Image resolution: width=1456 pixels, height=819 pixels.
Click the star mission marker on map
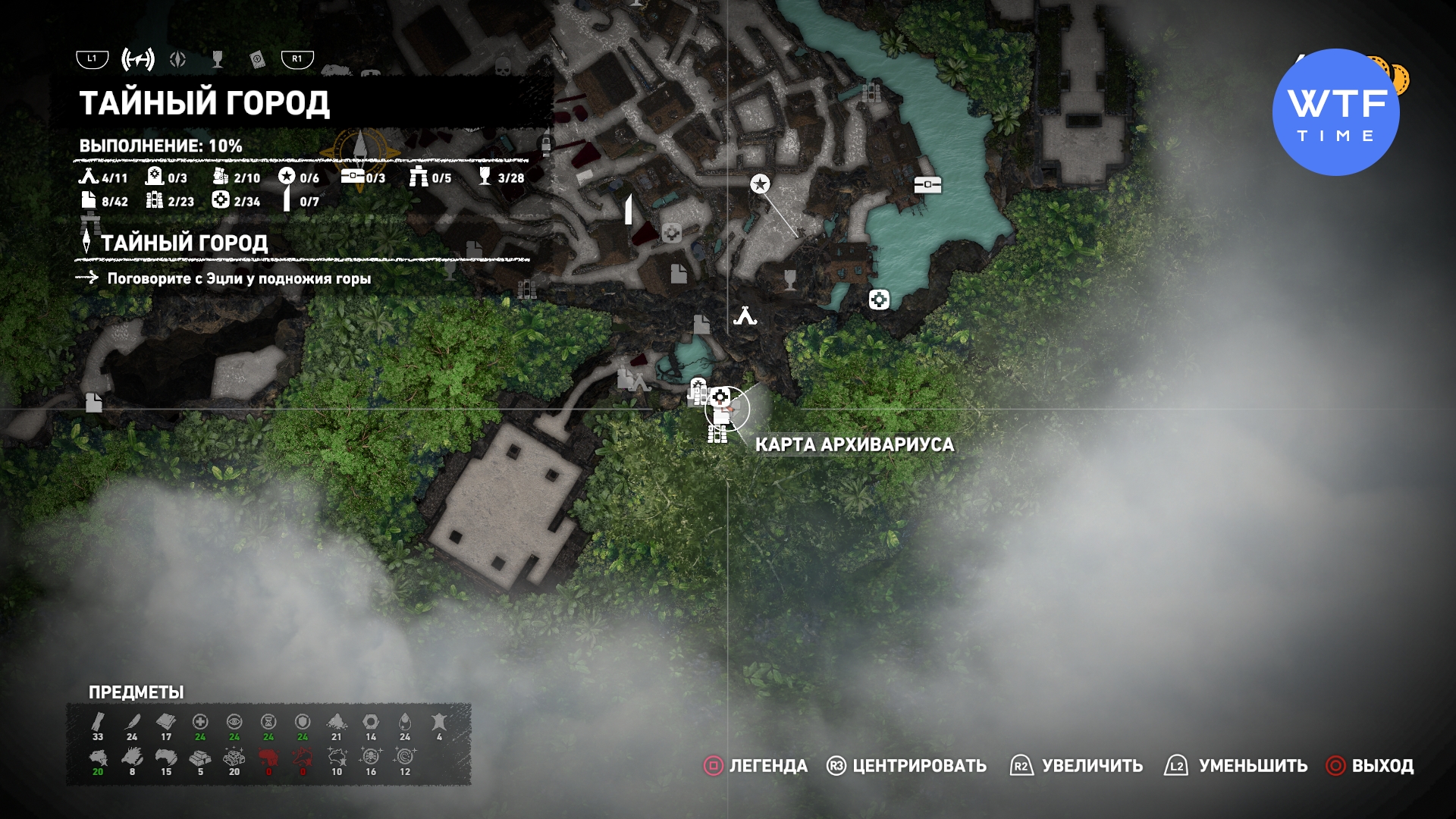click(760, 184)
